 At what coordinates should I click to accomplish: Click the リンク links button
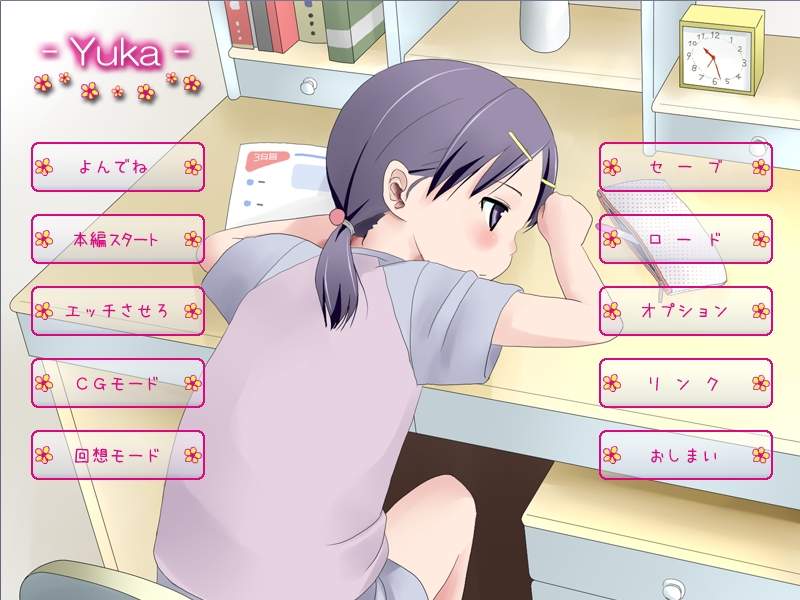pyautogui.click(x=685, y=383)
